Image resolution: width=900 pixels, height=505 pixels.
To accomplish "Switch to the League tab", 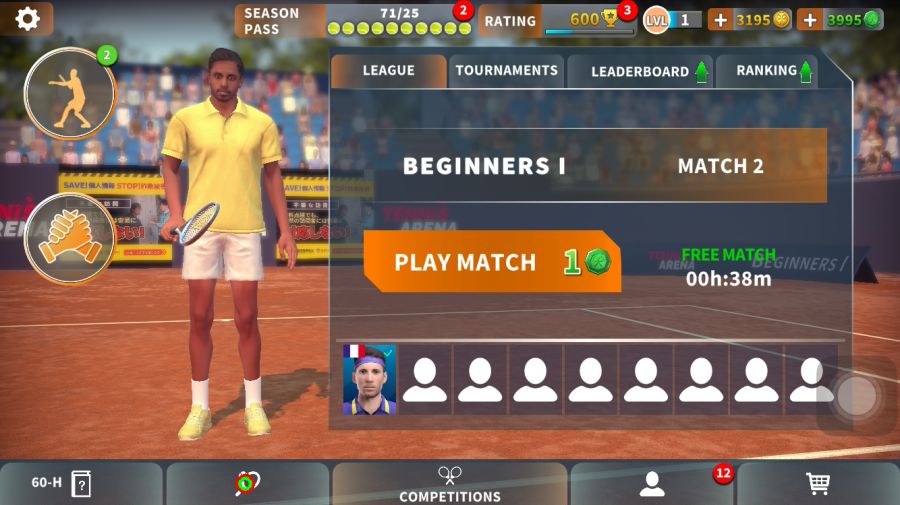I will point(388,71).
